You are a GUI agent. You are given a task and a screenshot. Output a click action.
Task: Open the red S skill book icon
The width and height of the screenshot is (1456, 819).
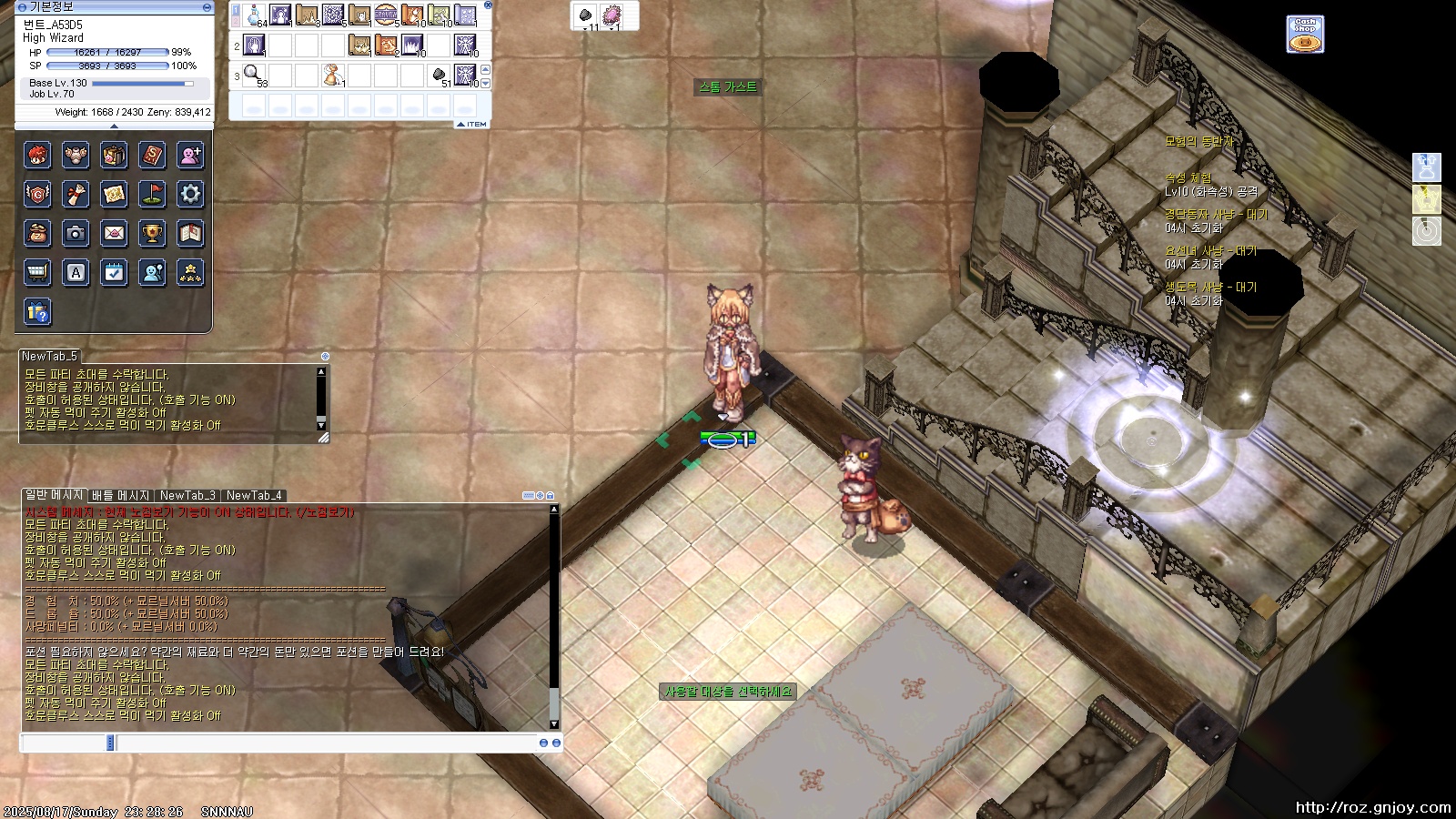click(x=152, y=156)
